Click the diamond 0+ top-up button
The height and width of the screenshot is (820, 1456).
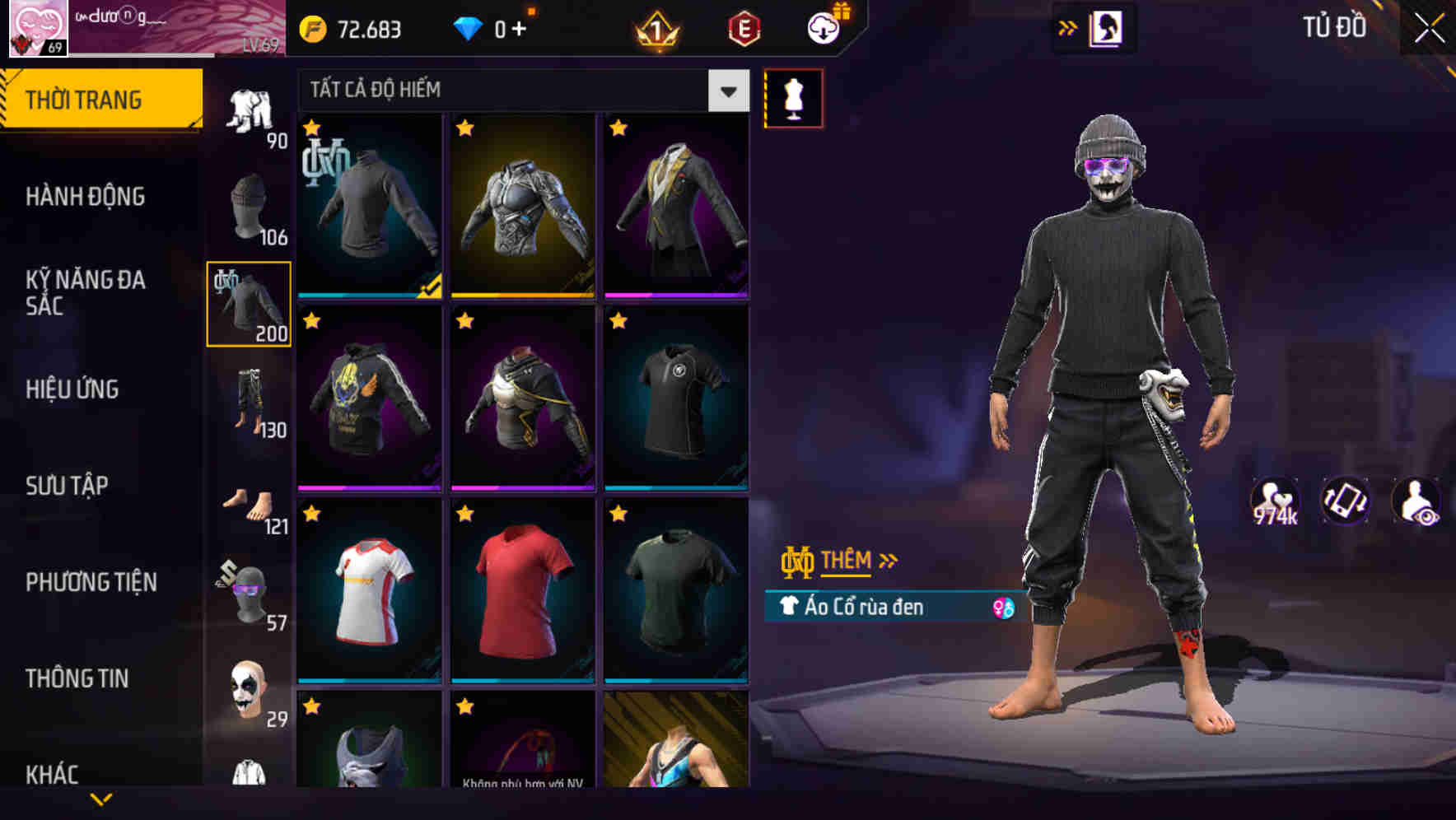tap(494, 30)
